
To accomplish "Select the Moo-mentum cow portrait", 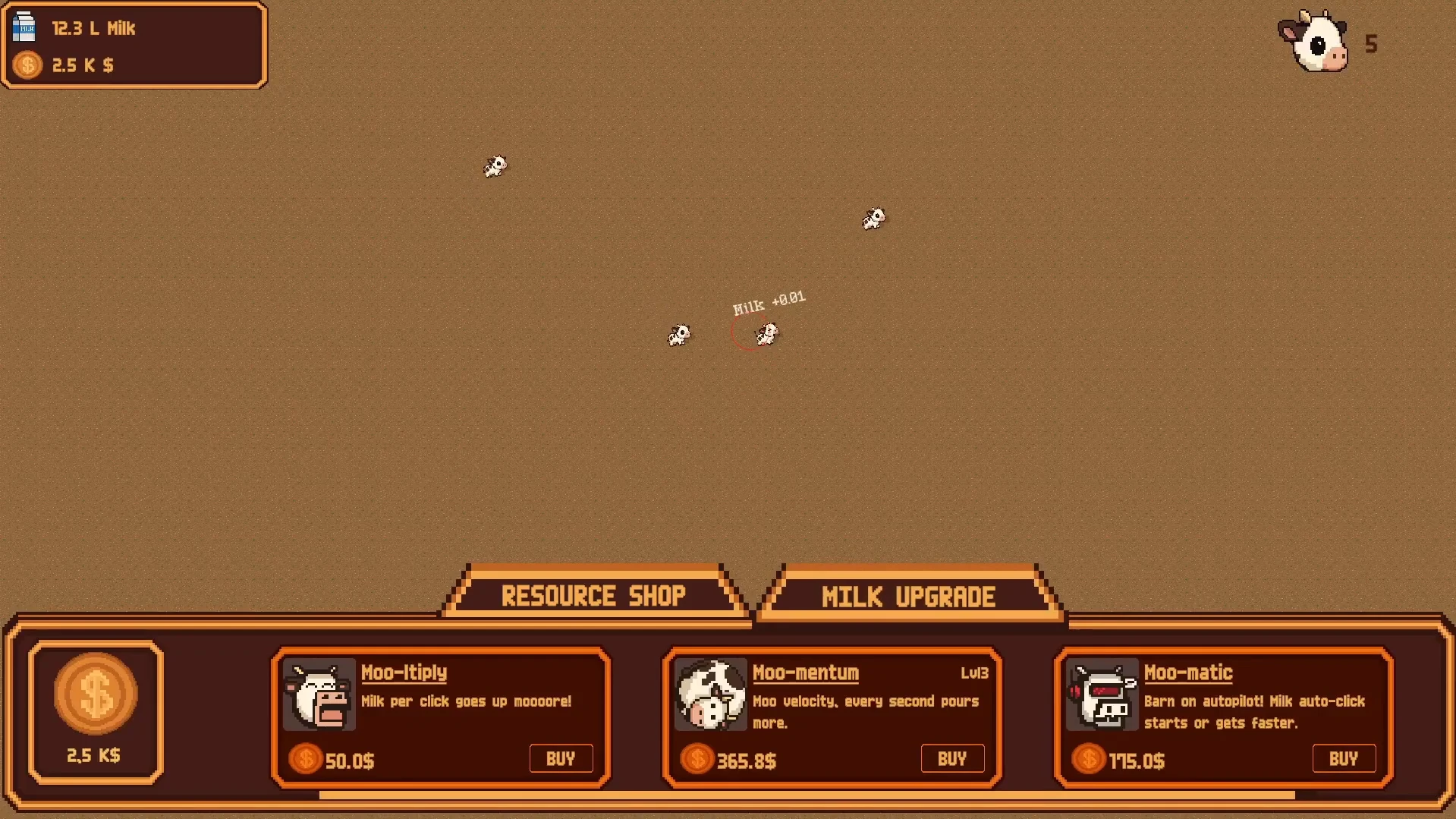I will tap(711, 695).
